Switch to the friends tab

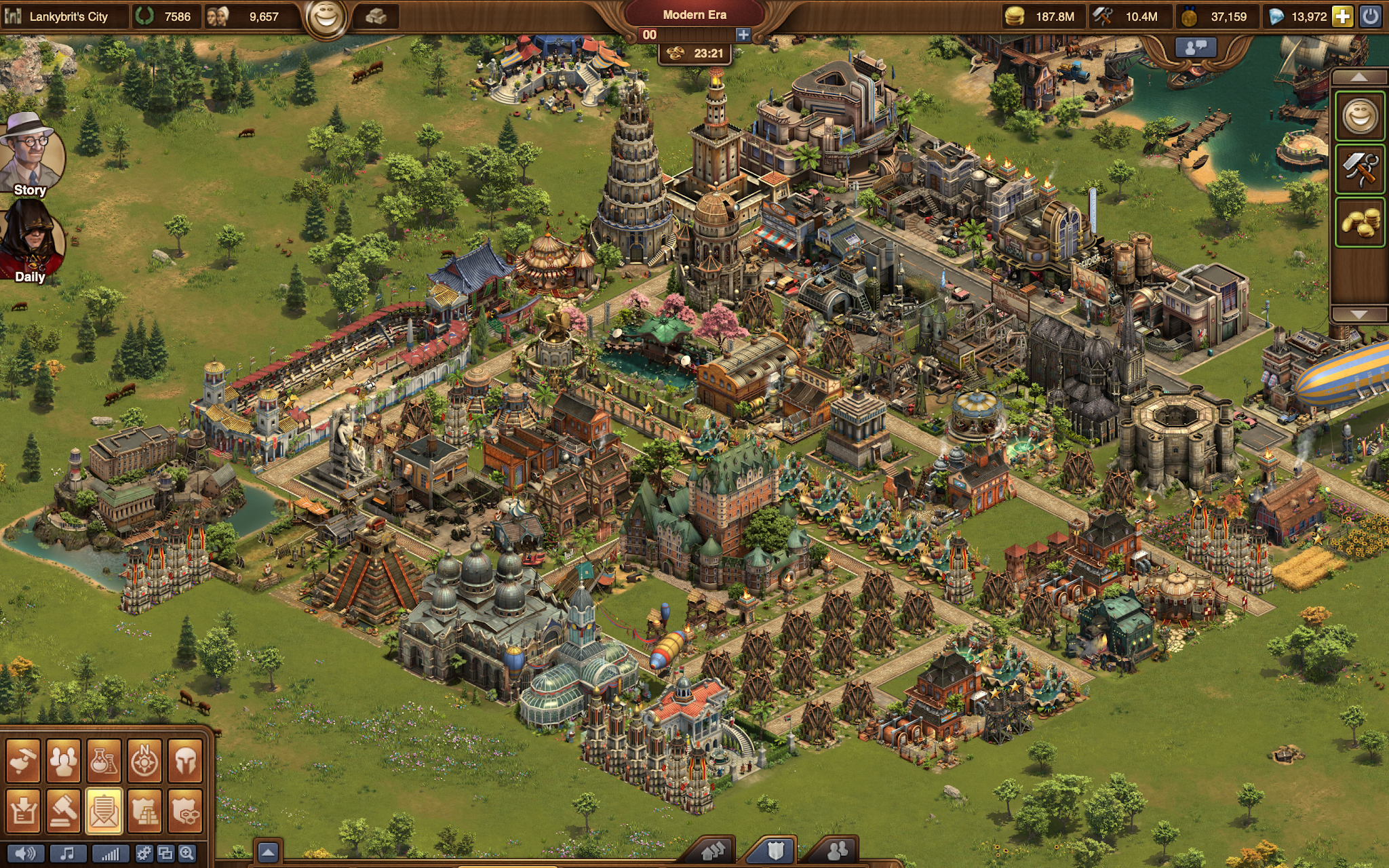pos(838,850)
